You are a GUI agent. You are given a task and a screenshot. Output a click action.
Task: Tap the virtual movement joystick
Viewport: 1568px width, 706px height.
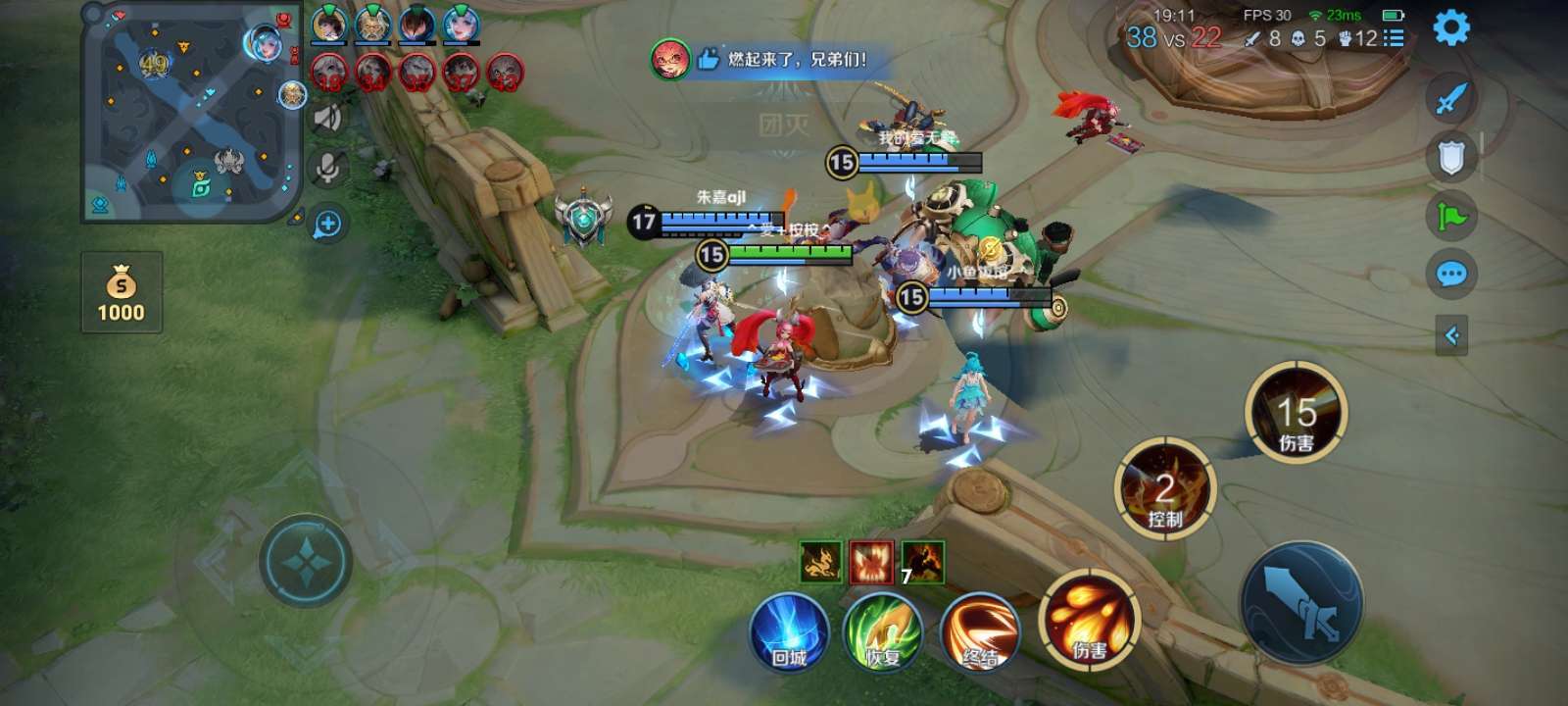tap(306, 561)
